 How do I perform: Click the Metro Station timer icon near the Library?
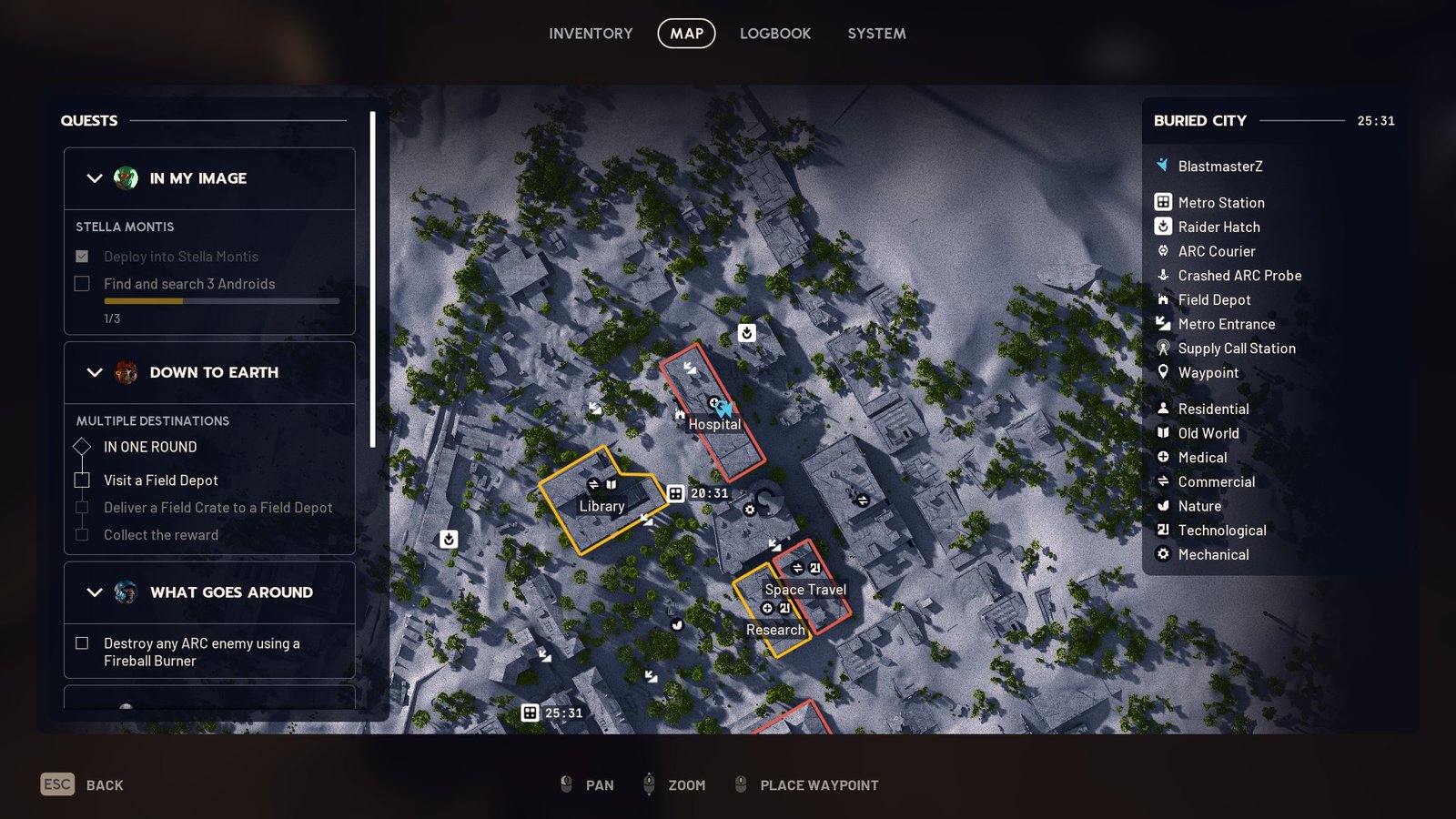(676, 492)
